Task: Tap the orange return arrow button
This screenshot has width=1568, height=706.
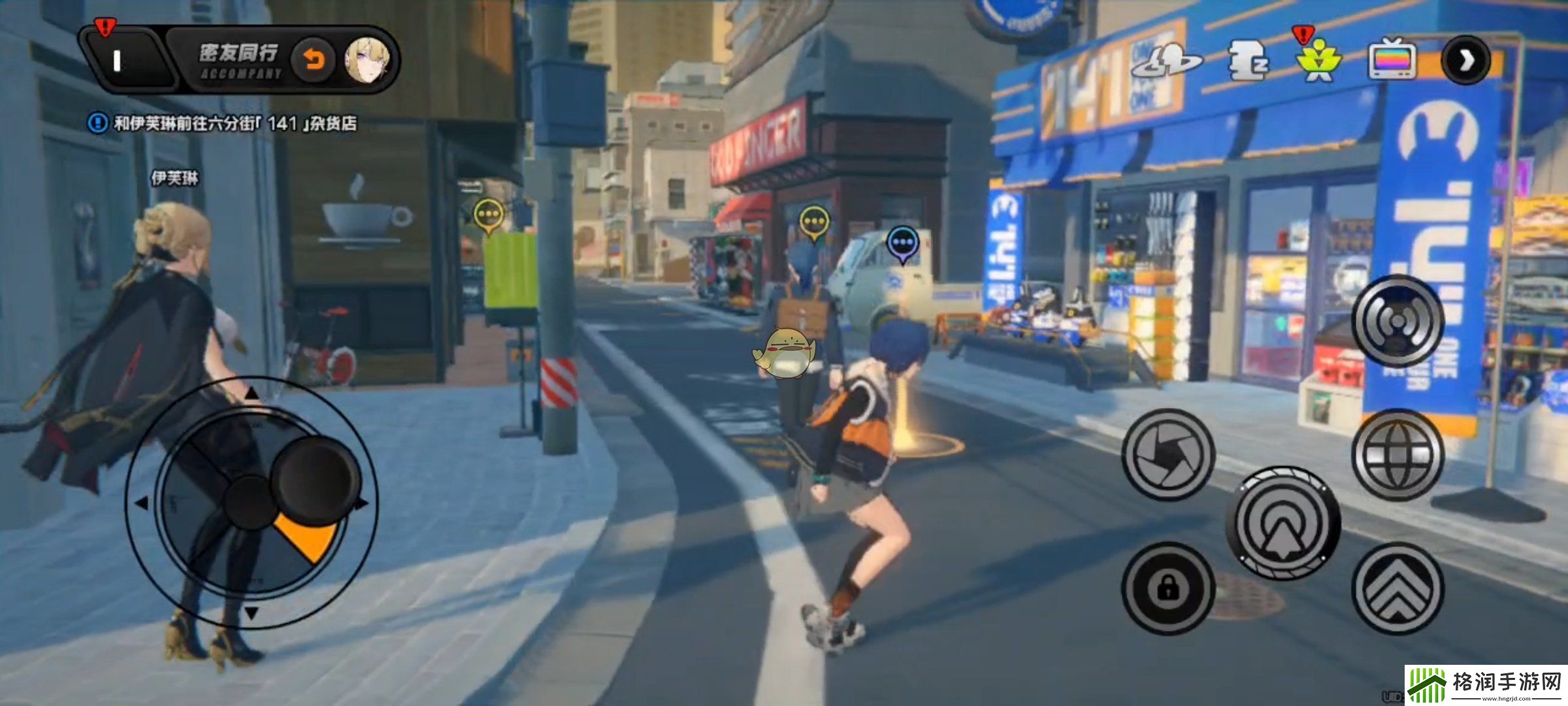Action: click(x=314, y=61)
